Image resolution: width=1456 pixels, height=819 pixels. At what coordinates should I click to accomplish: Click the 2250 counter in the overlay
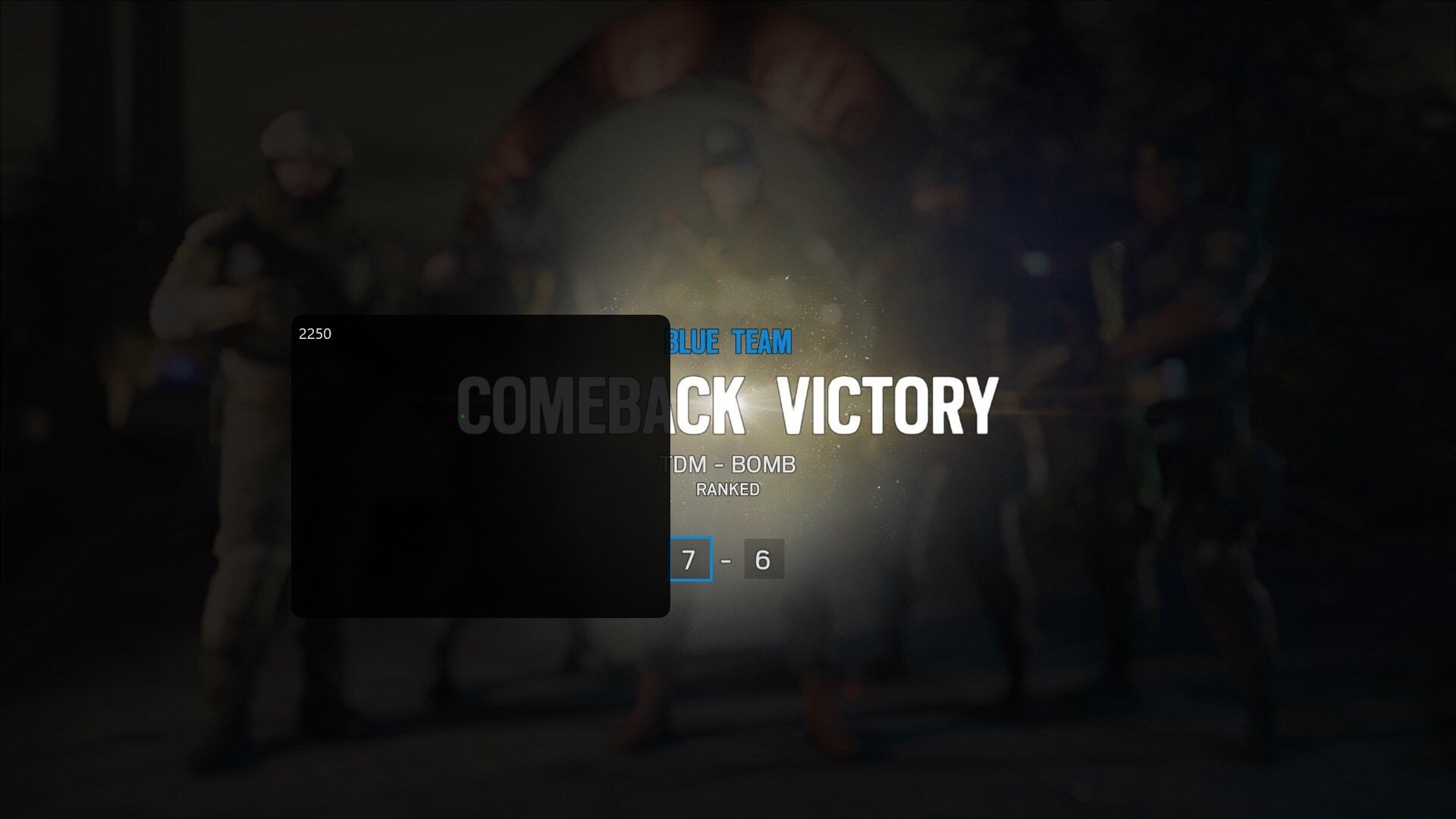point(315,332)
